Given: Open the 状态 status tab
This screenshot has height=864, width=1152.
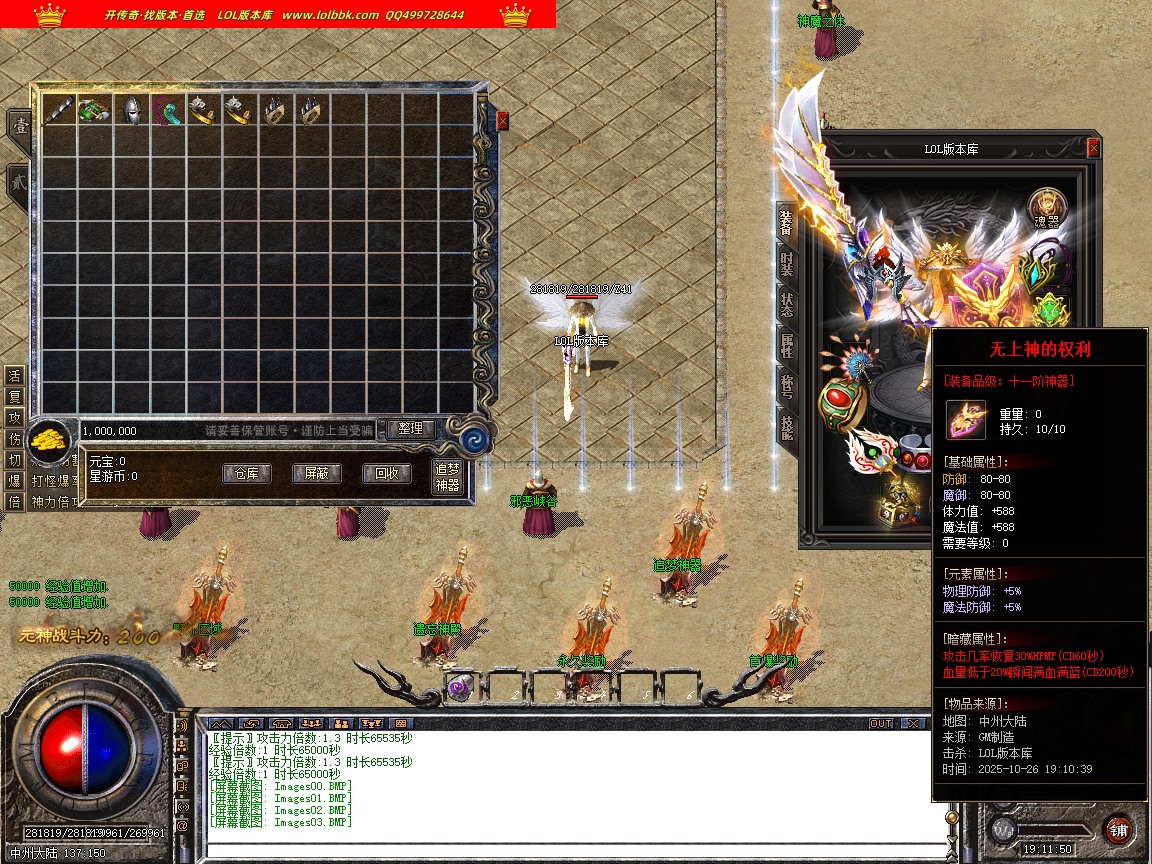Looking at the screenshot, I should click(x=787, y=306).
